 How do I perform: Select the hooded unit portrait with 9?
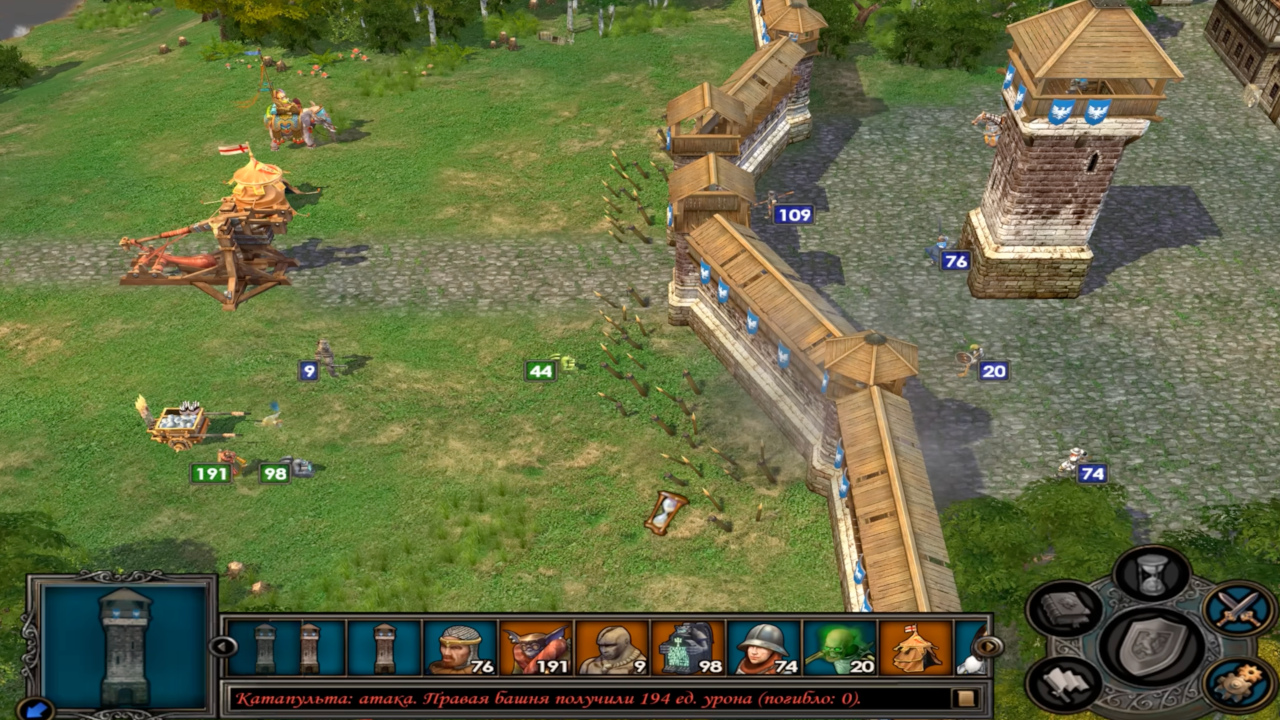click(612, 647)
